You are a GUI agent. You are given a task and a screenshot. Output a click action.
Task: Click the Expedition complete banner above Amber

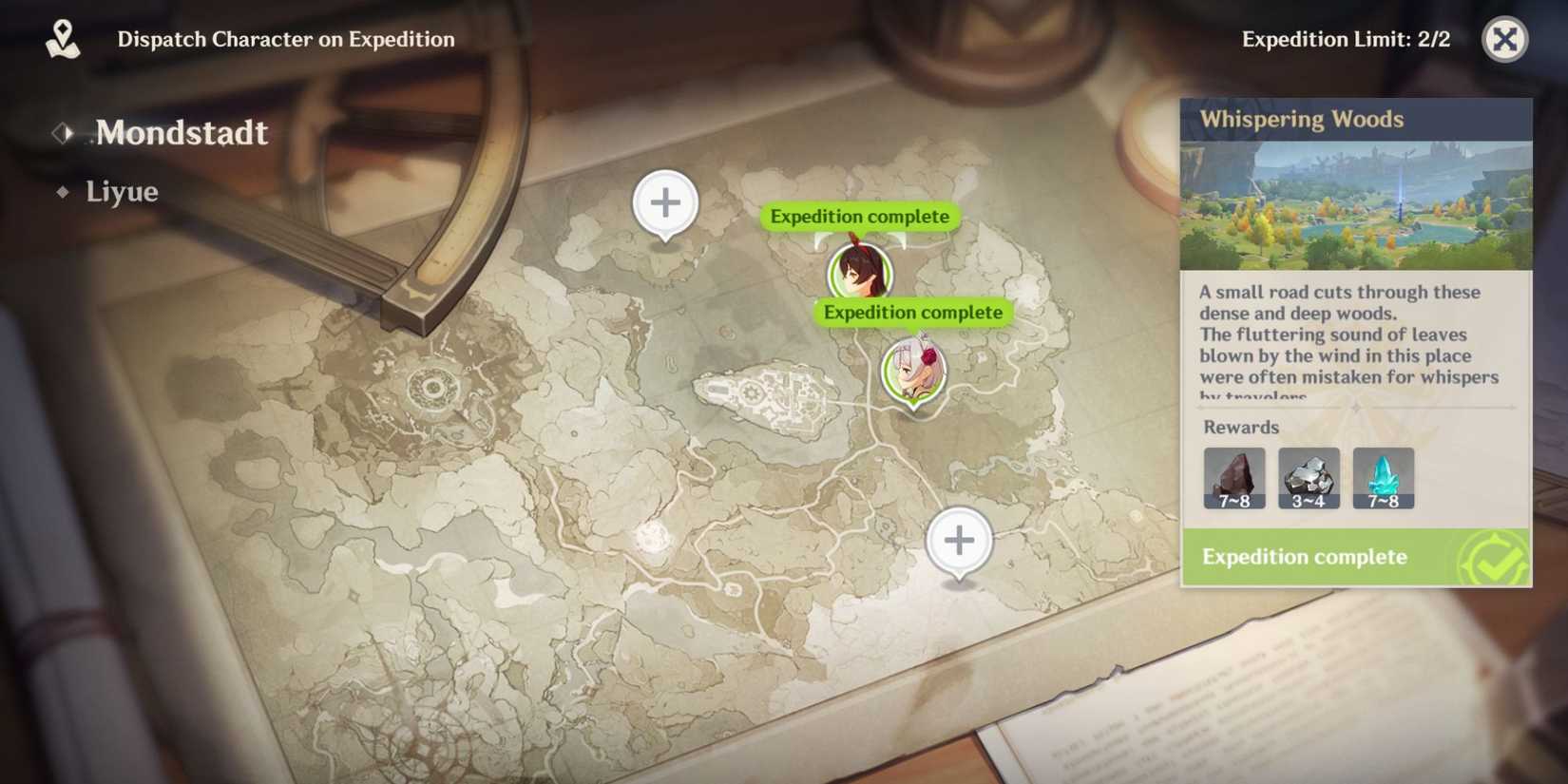pos(859,216)
